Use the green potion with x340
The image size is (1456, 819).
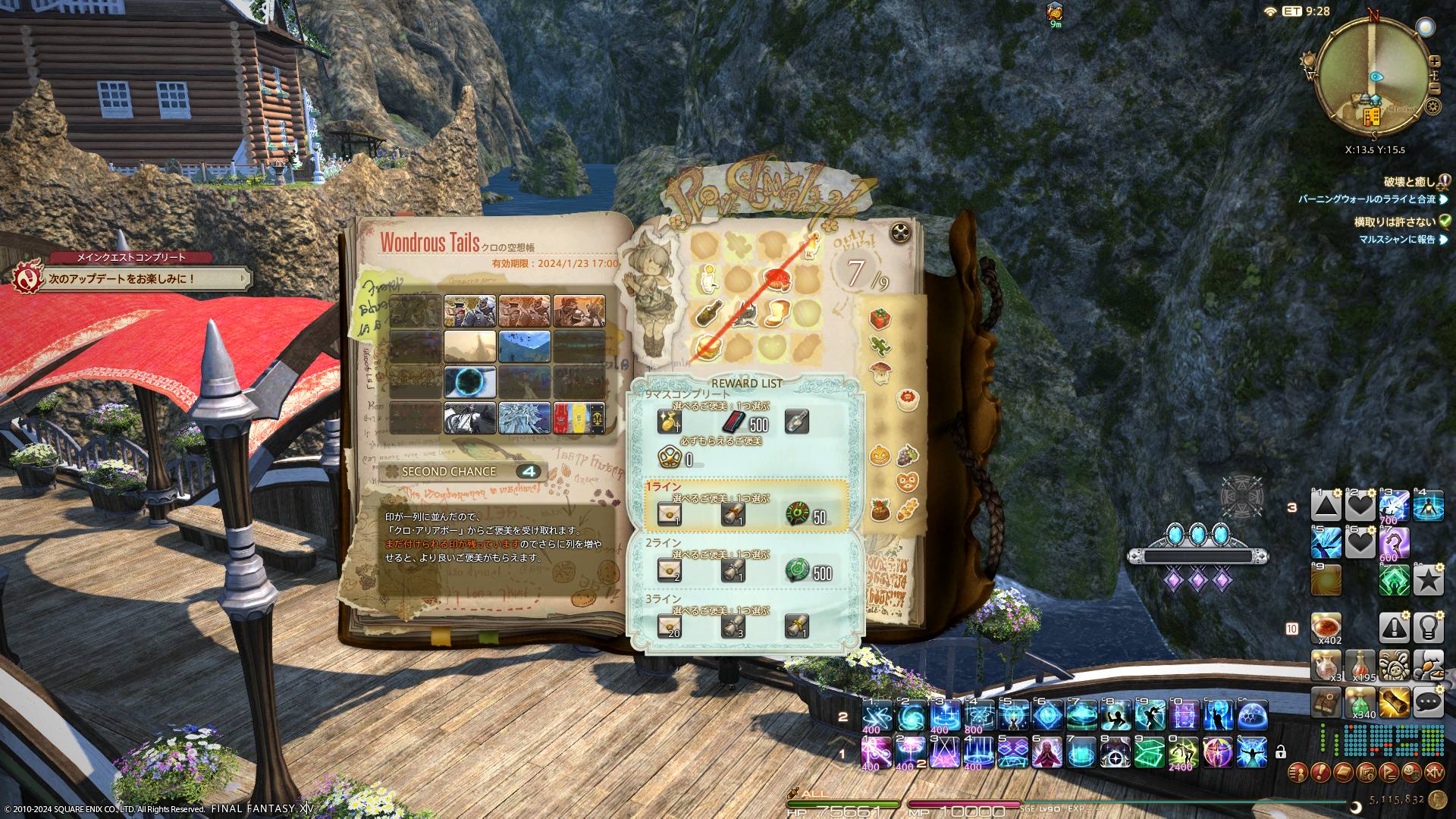click(x=1360, y=703)
